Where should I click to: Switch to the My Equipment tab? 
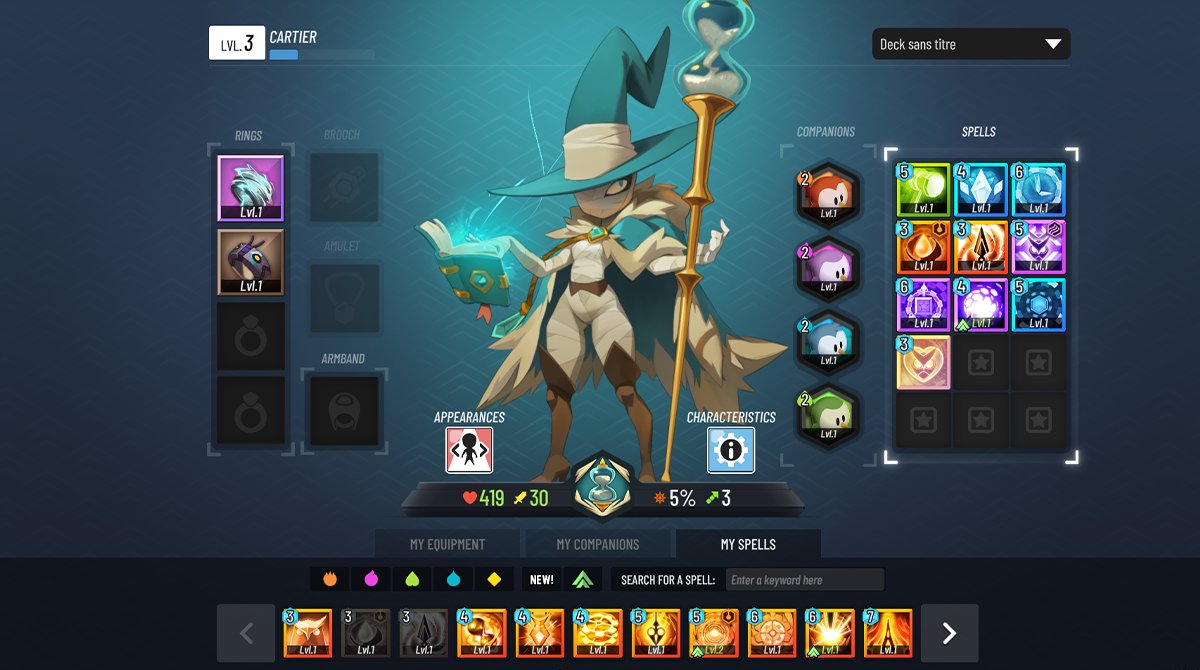point(447,544)
